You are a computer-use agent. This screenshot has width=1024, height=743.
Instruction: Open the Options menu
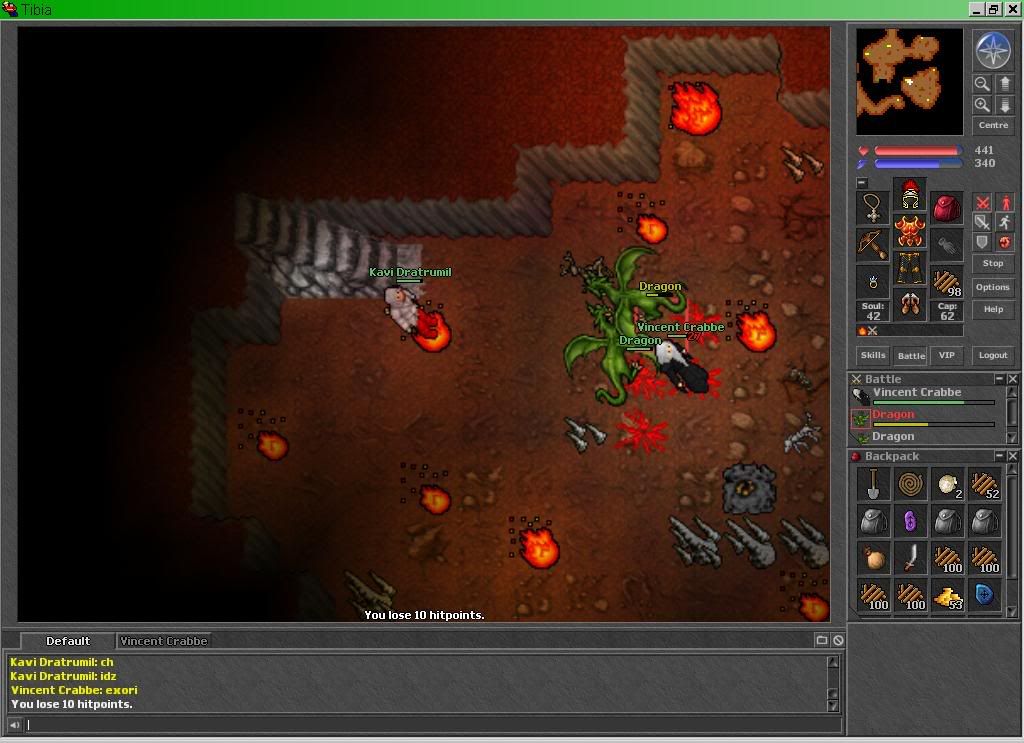click(x=992, y=287)
